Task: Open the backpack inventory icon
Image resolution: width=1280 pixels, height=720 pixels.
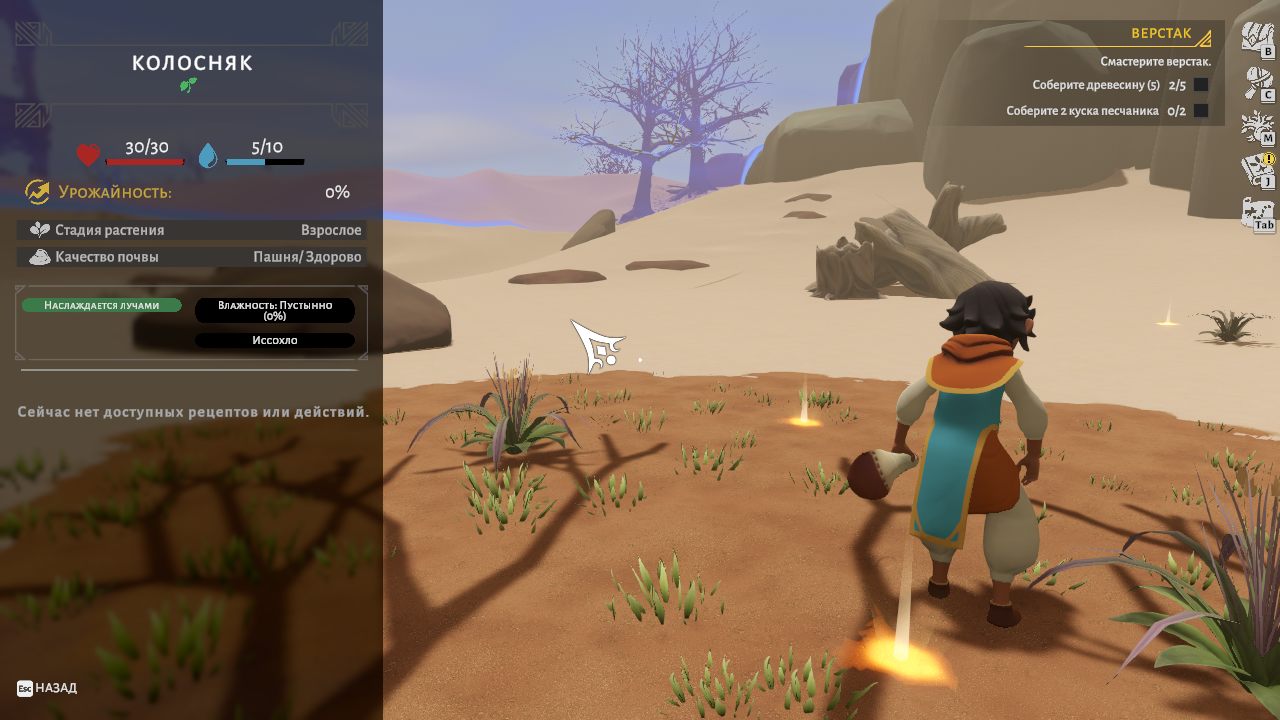Action: (1257, 38)
